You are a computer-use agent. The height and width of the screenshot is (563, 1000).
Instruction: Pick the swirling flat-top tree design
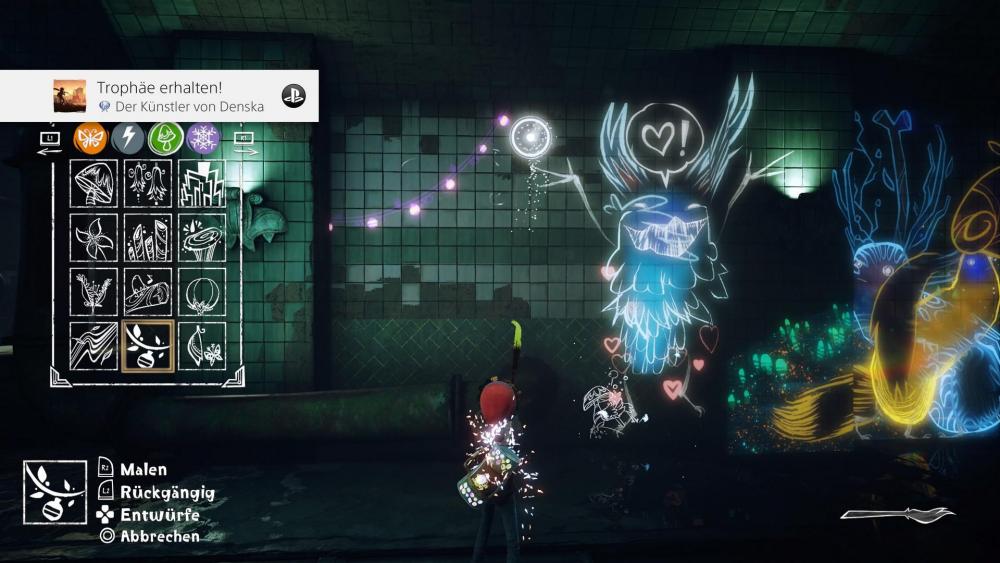tap(201, 237)
